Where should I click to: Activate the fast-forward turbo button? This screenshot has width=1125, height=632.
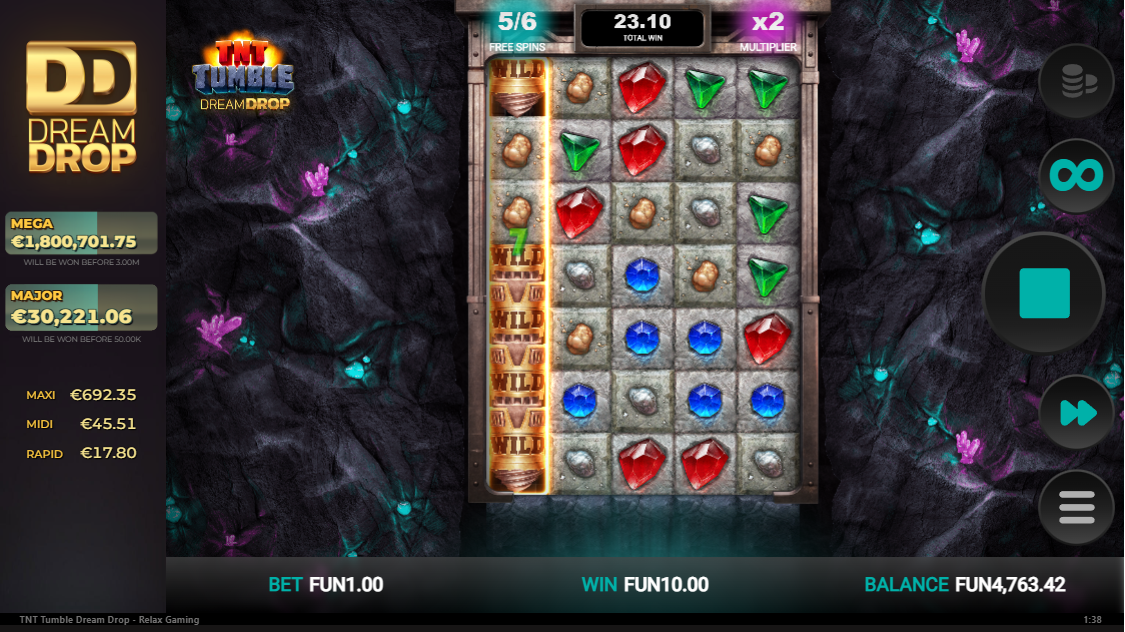(x=1076, y=412)
